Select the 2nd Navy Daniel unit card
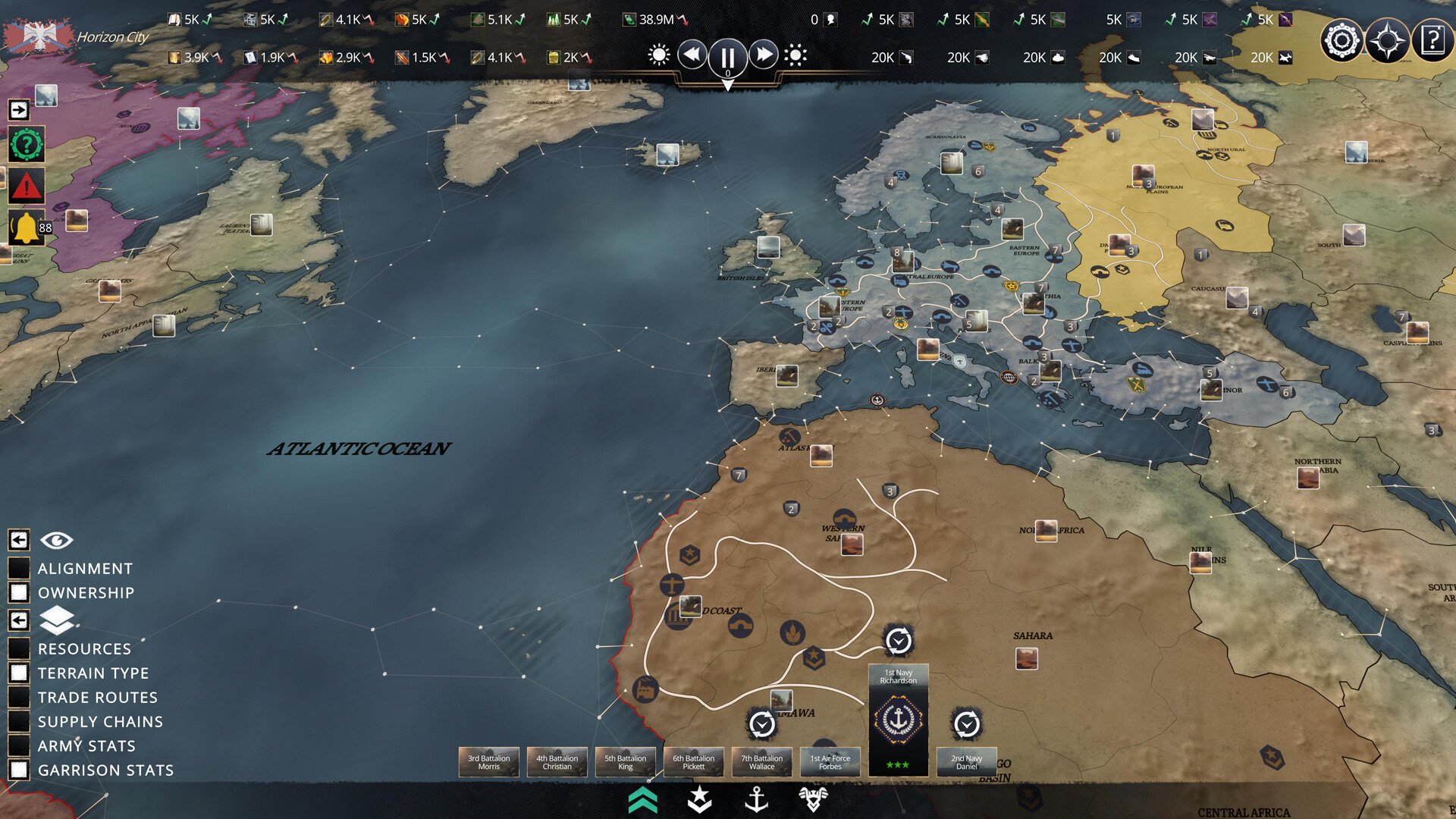The height and width of the screenshot is (819, 1456). pos(966,762)
